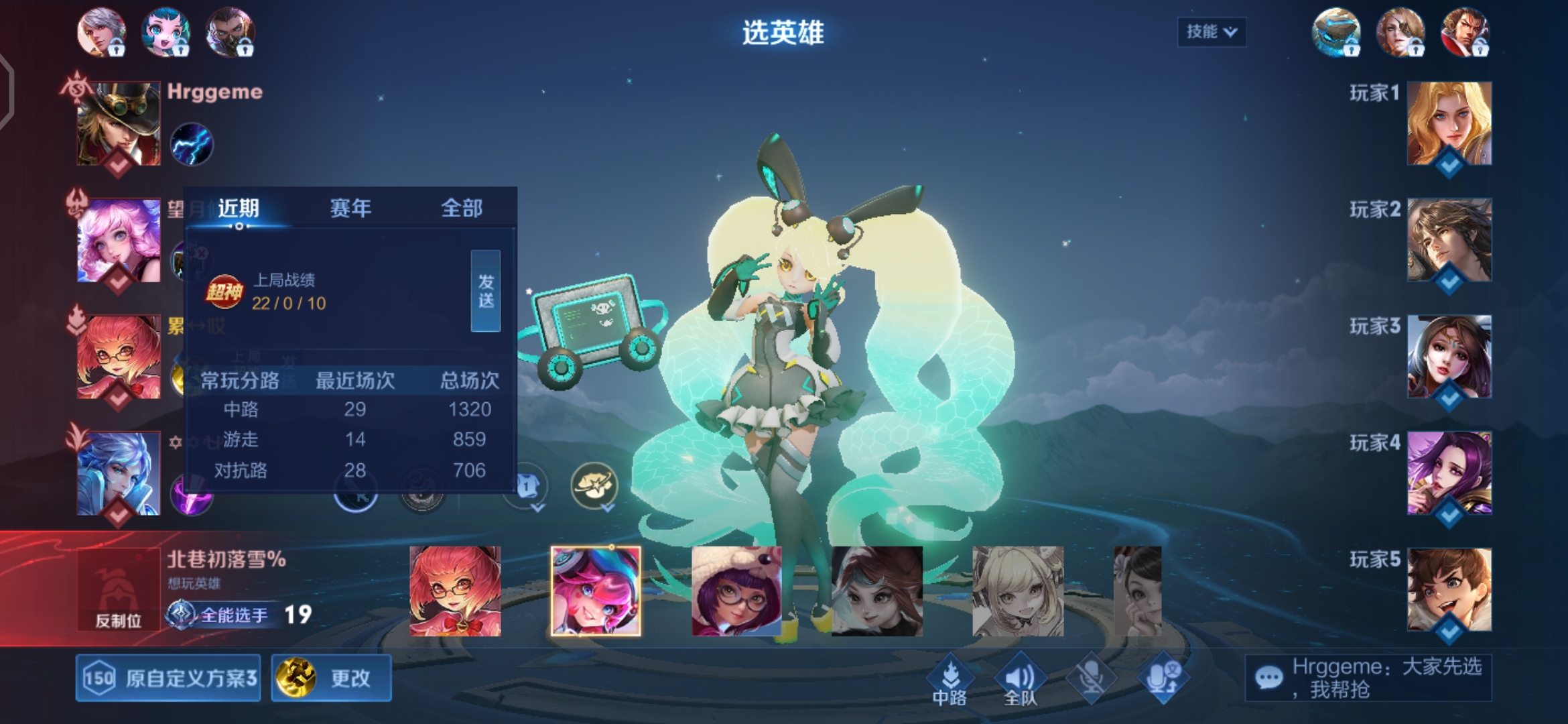Expand the gold star emblem chevron
Viewport: 1568px width, 724px height.
coord(606,507)
